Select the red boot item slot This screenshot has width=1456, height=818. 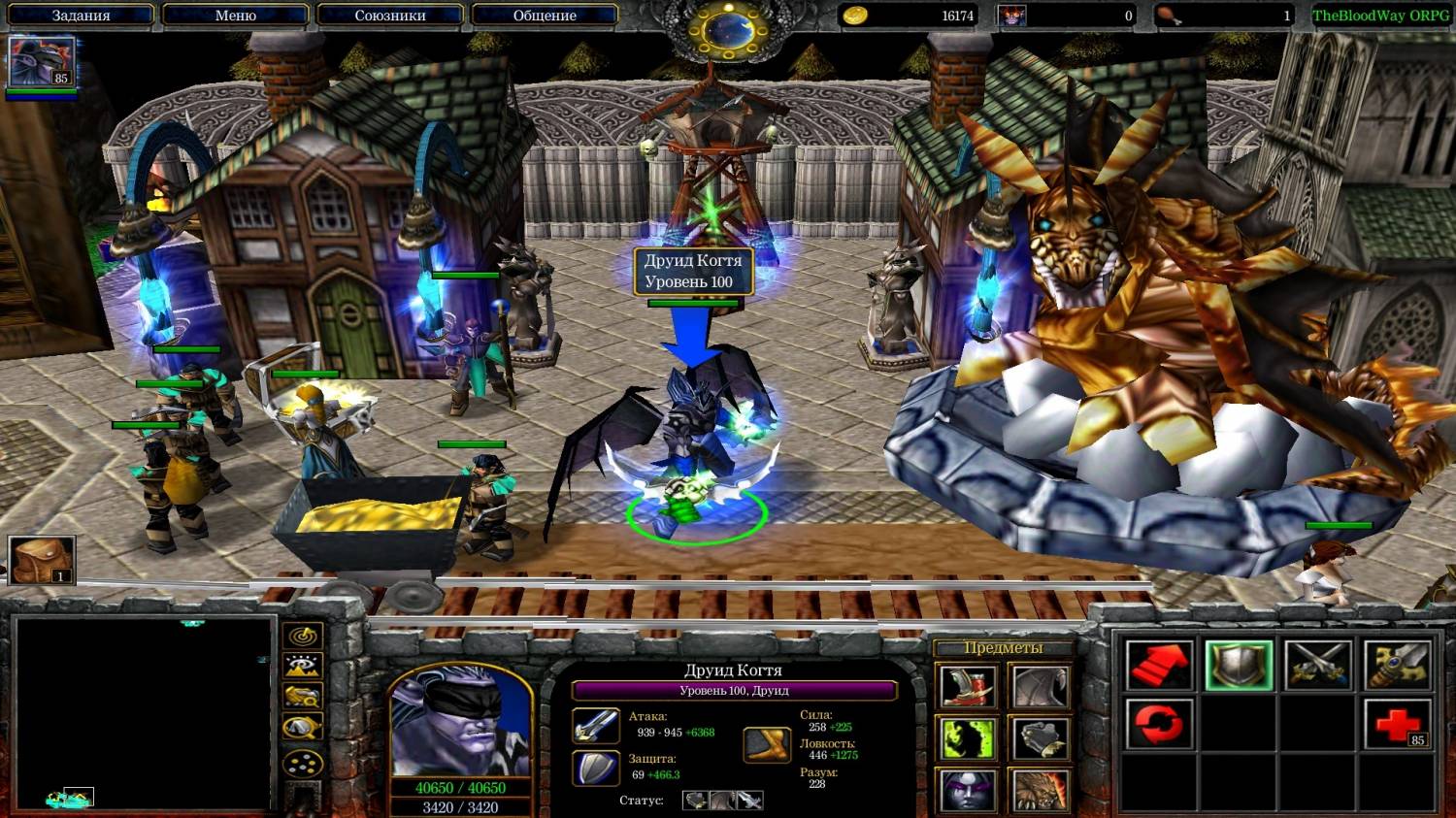pos(968,687)
